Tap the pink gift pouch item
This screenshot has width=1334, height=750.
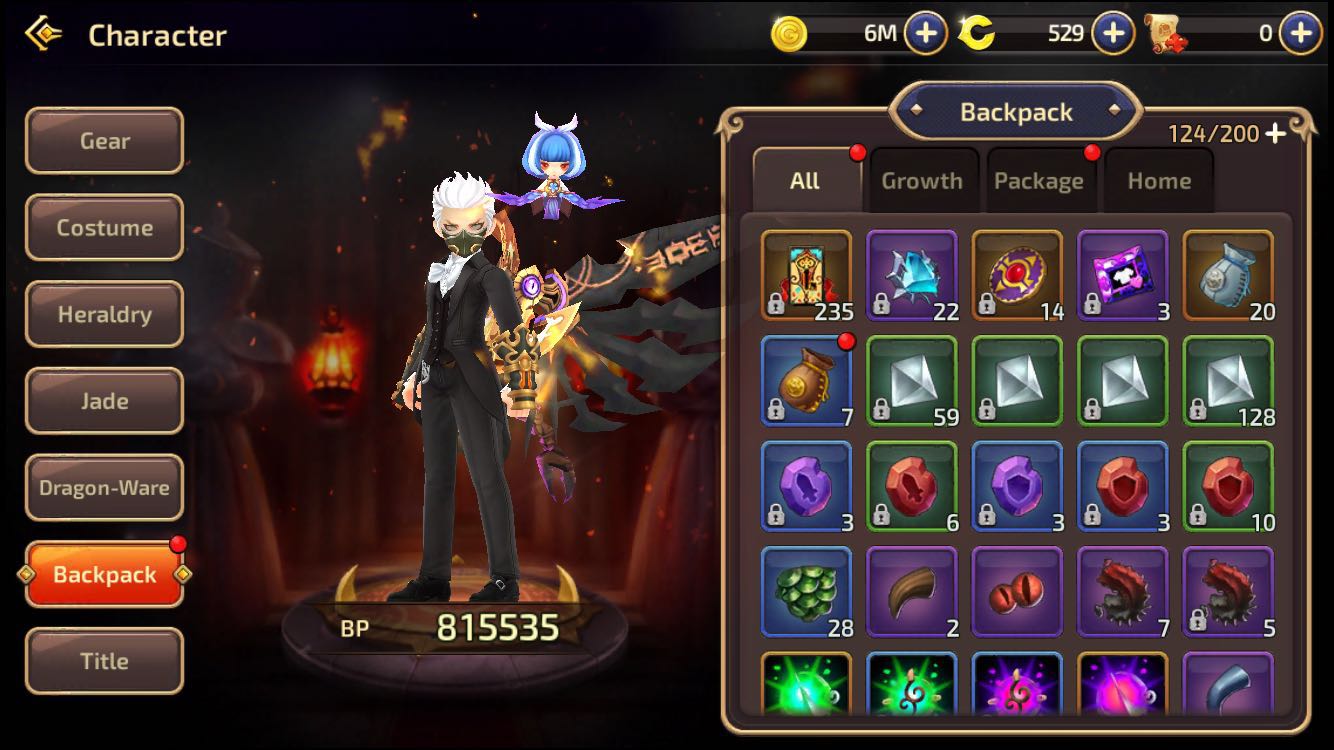click(x=1122, y=273)
